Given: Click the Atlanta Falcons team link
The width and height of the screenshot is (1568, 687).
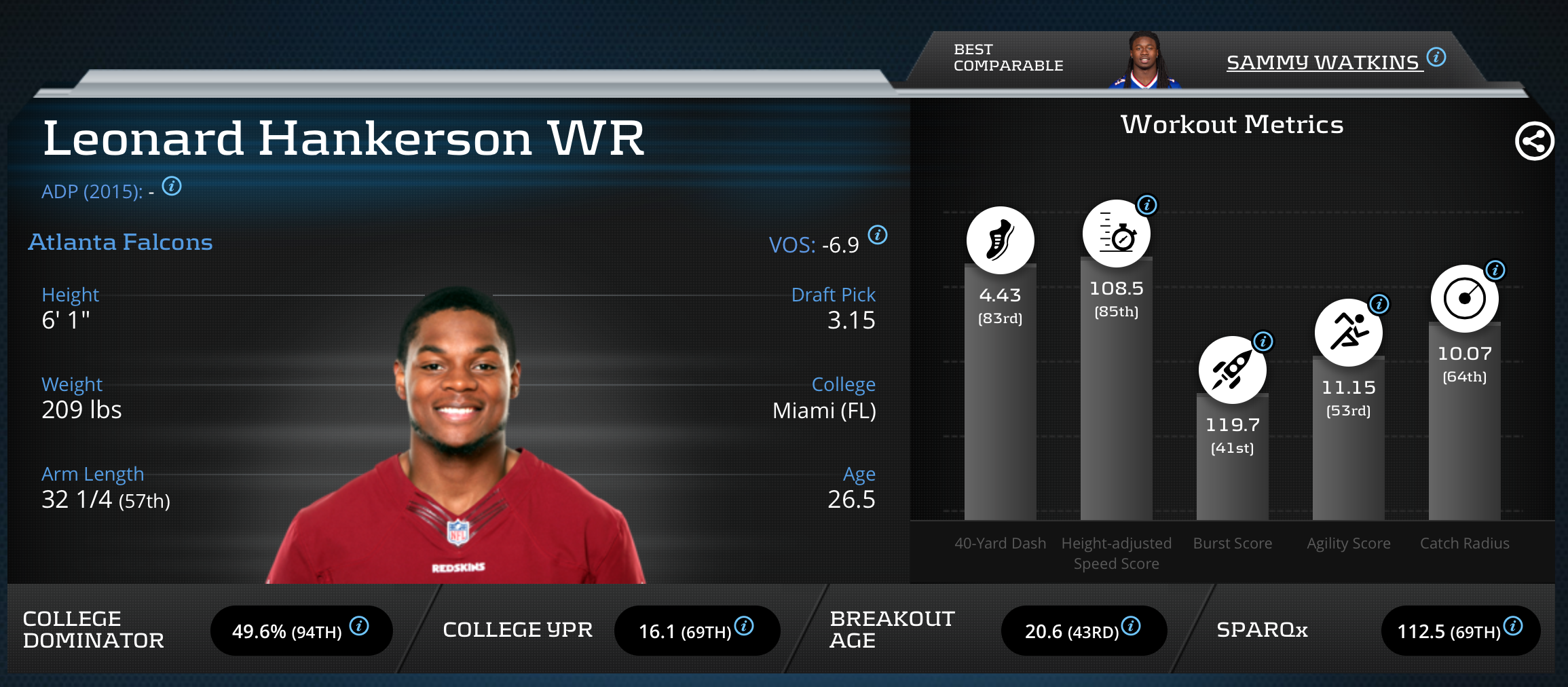Looking at the screenshot, I should tap(120, 242).
